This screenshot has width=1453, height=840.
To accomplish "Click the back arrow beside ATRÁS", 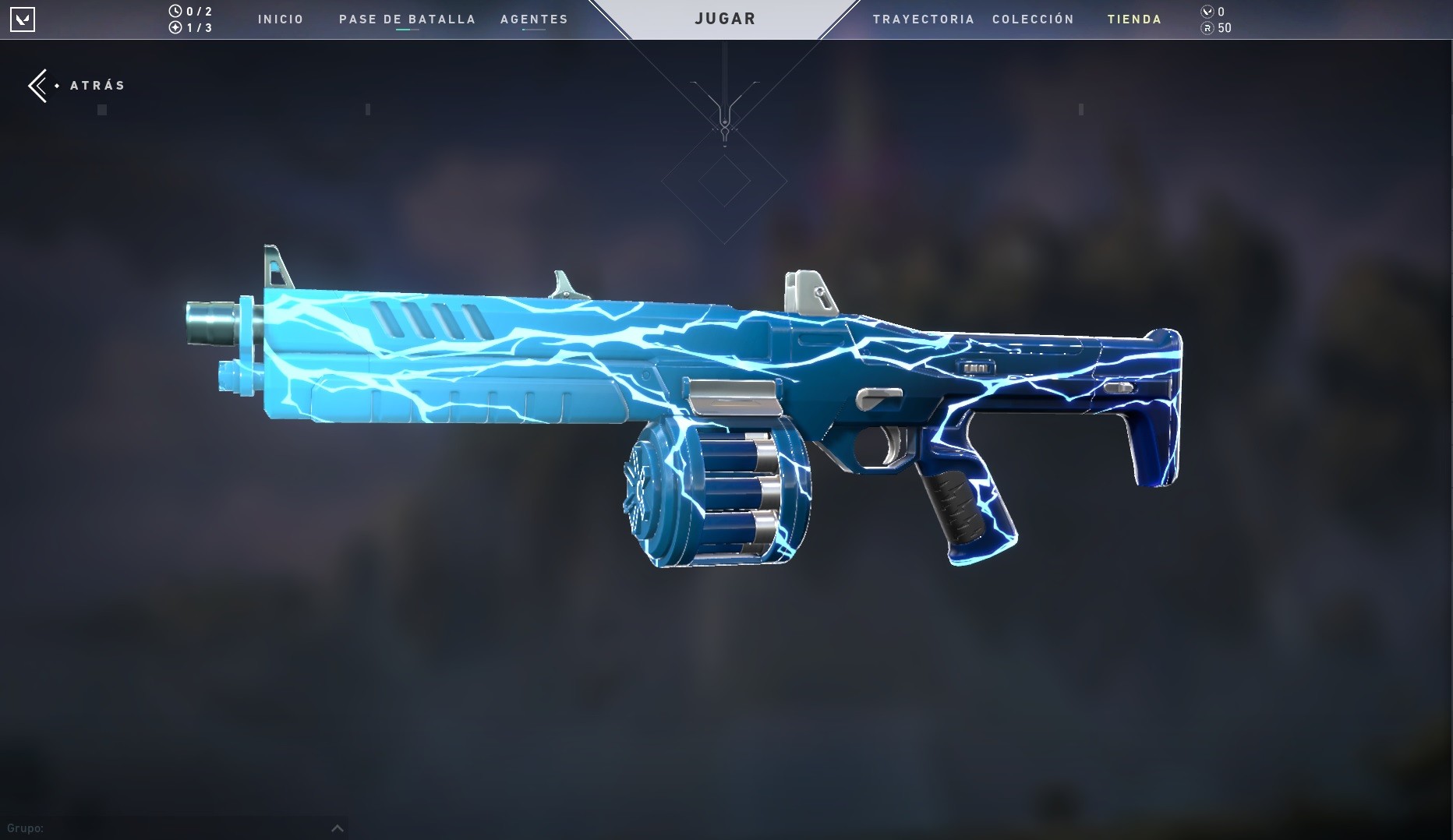I will [38, 85].
